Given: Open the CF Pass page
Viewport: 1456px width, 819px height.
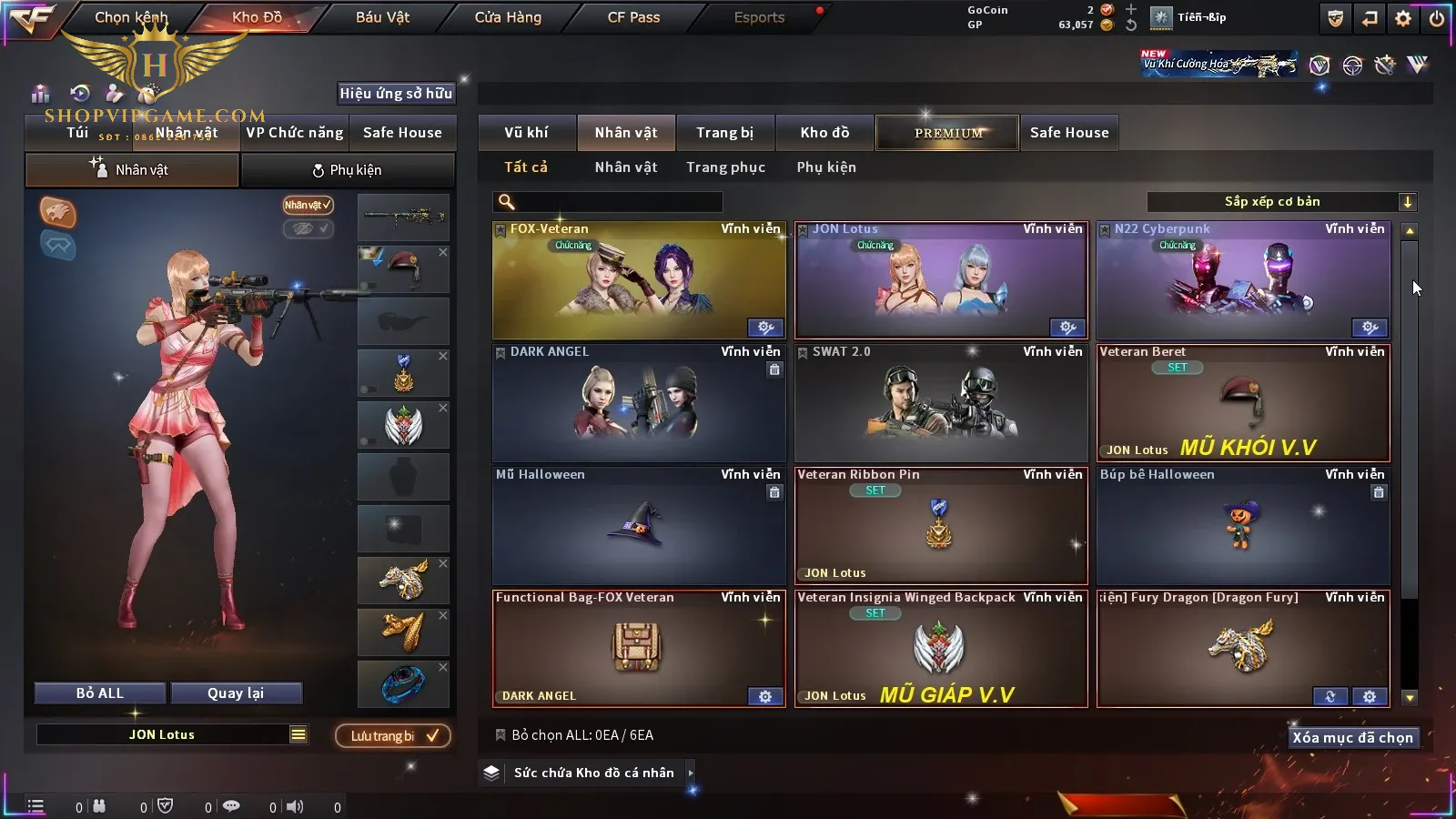Looking at the screenshot, I should tap(633, 17).
